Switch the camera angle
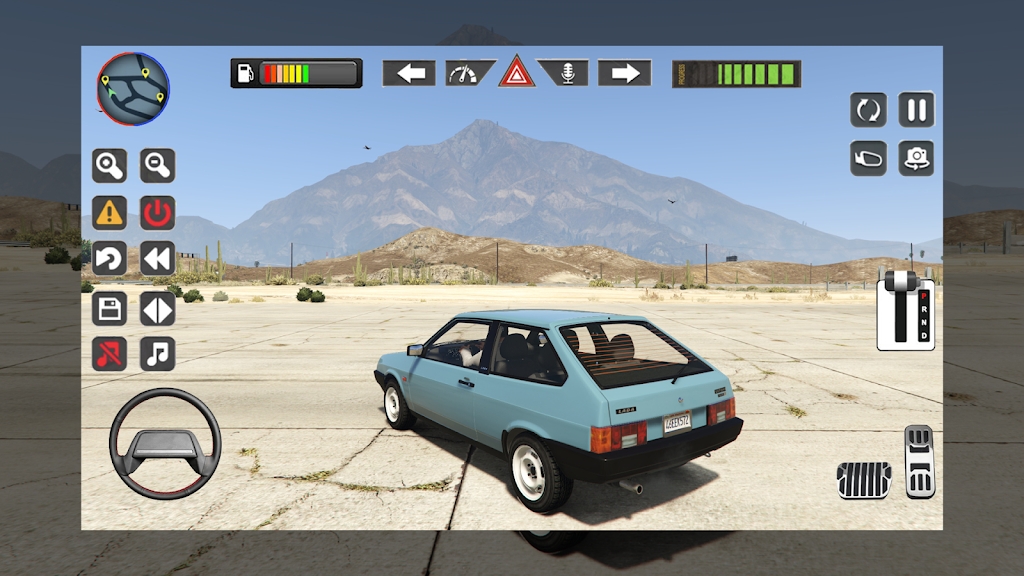 pyautogui.click(x=916, y=158)
